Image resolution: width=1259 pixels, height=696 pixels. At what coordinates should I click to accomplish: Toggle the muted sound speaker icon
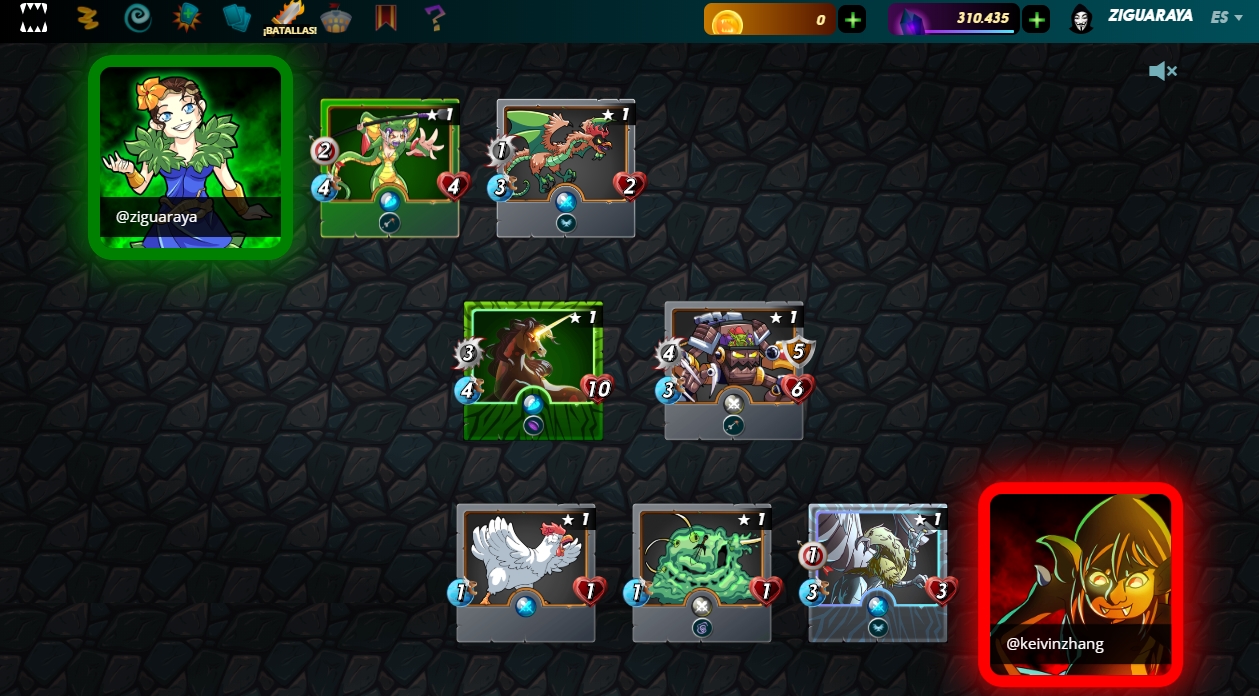click(x=1162, y=71)
